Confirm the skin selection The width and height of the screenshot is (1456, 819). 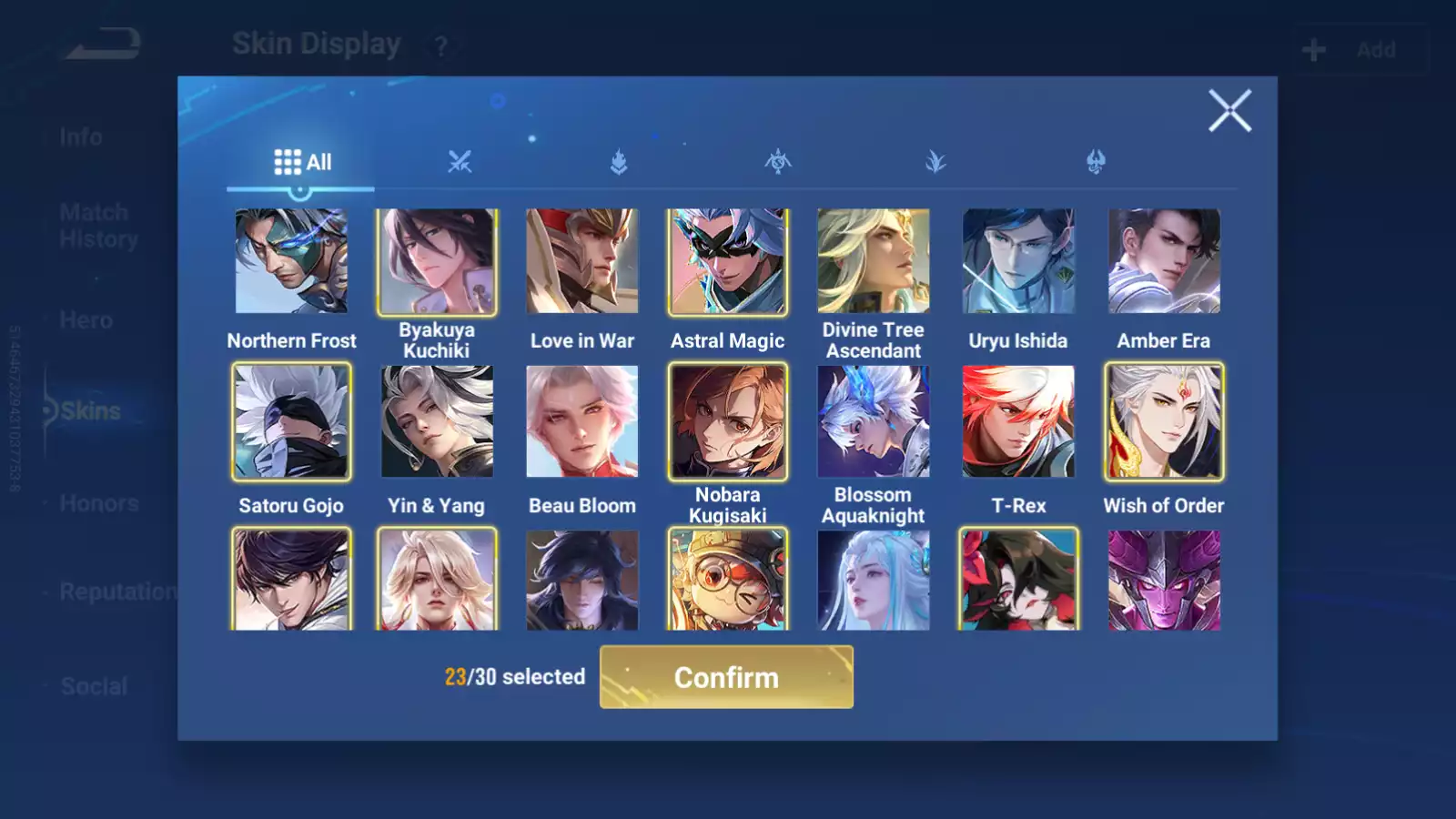pos(726,677)
